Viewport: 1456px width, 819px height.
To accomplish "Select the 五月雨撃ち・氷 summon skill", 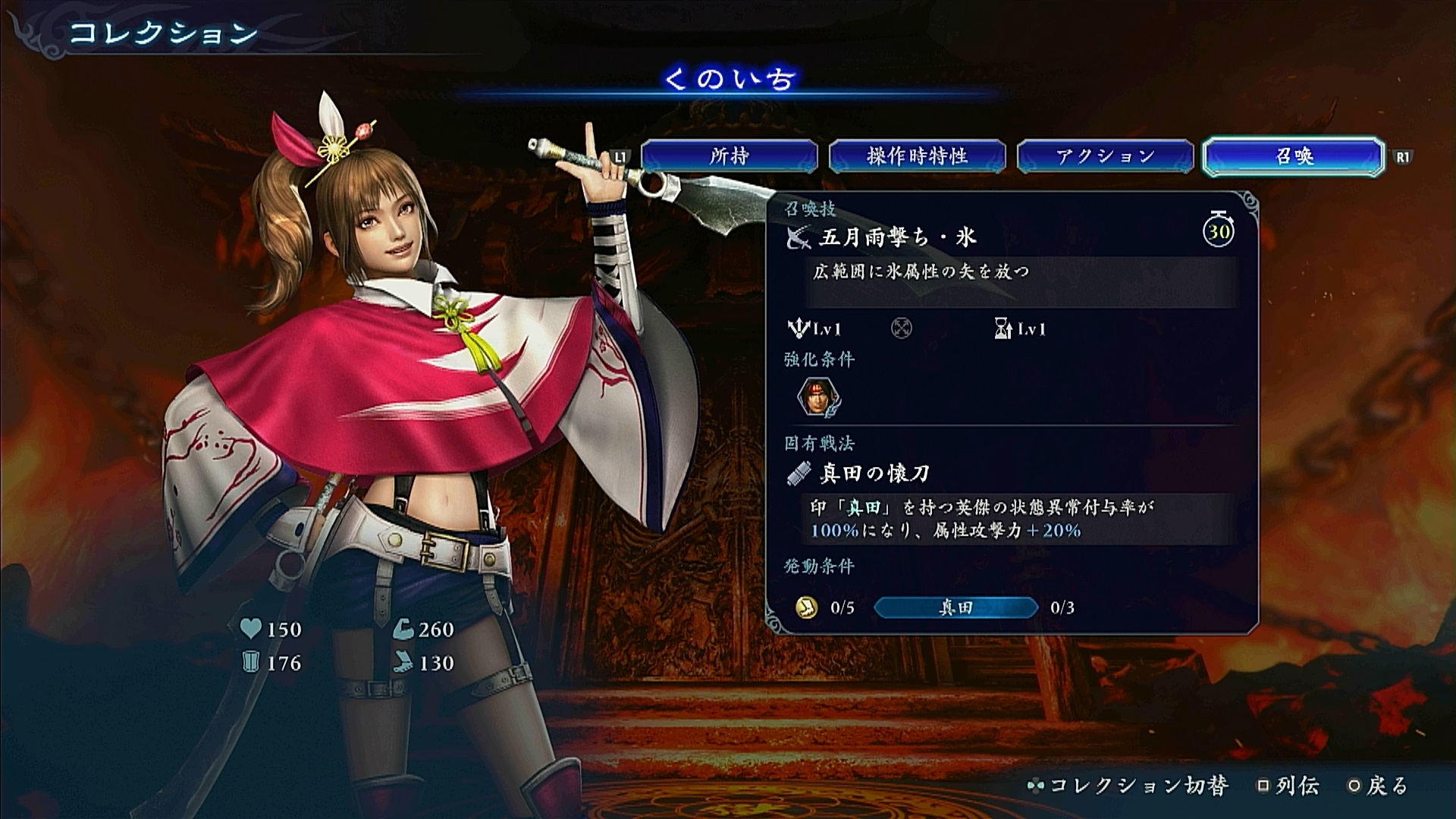I will (897, 238).
